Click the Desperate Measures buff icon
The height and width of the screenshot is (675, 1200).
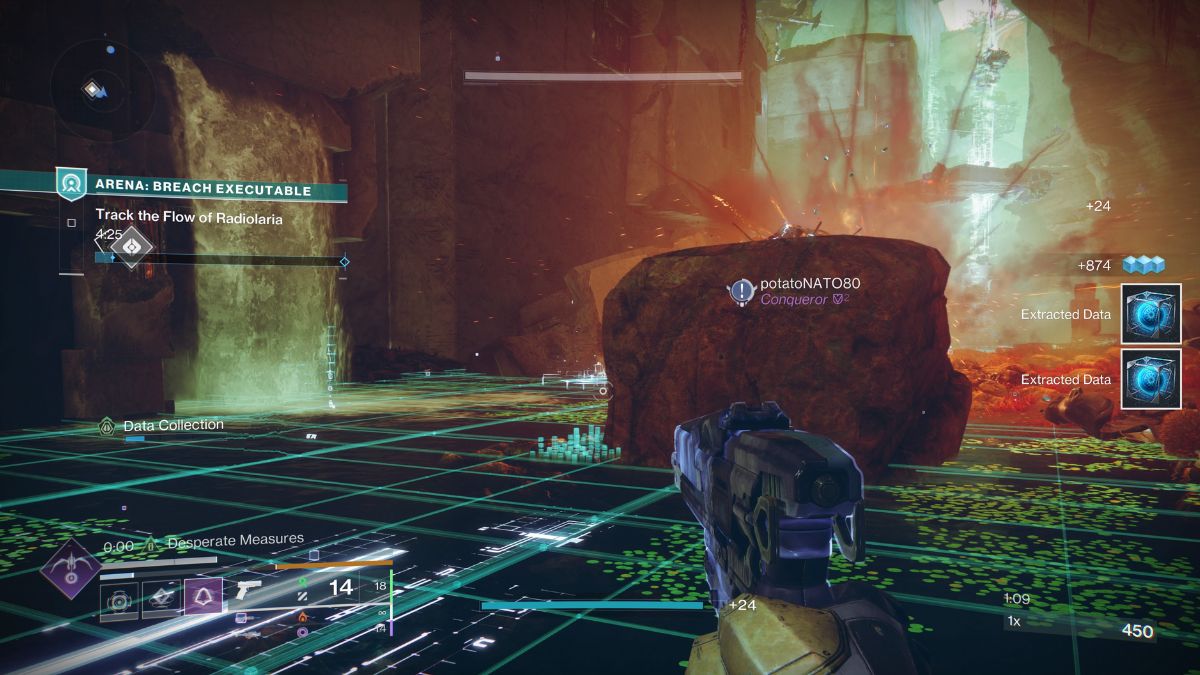tap(152, 544)
